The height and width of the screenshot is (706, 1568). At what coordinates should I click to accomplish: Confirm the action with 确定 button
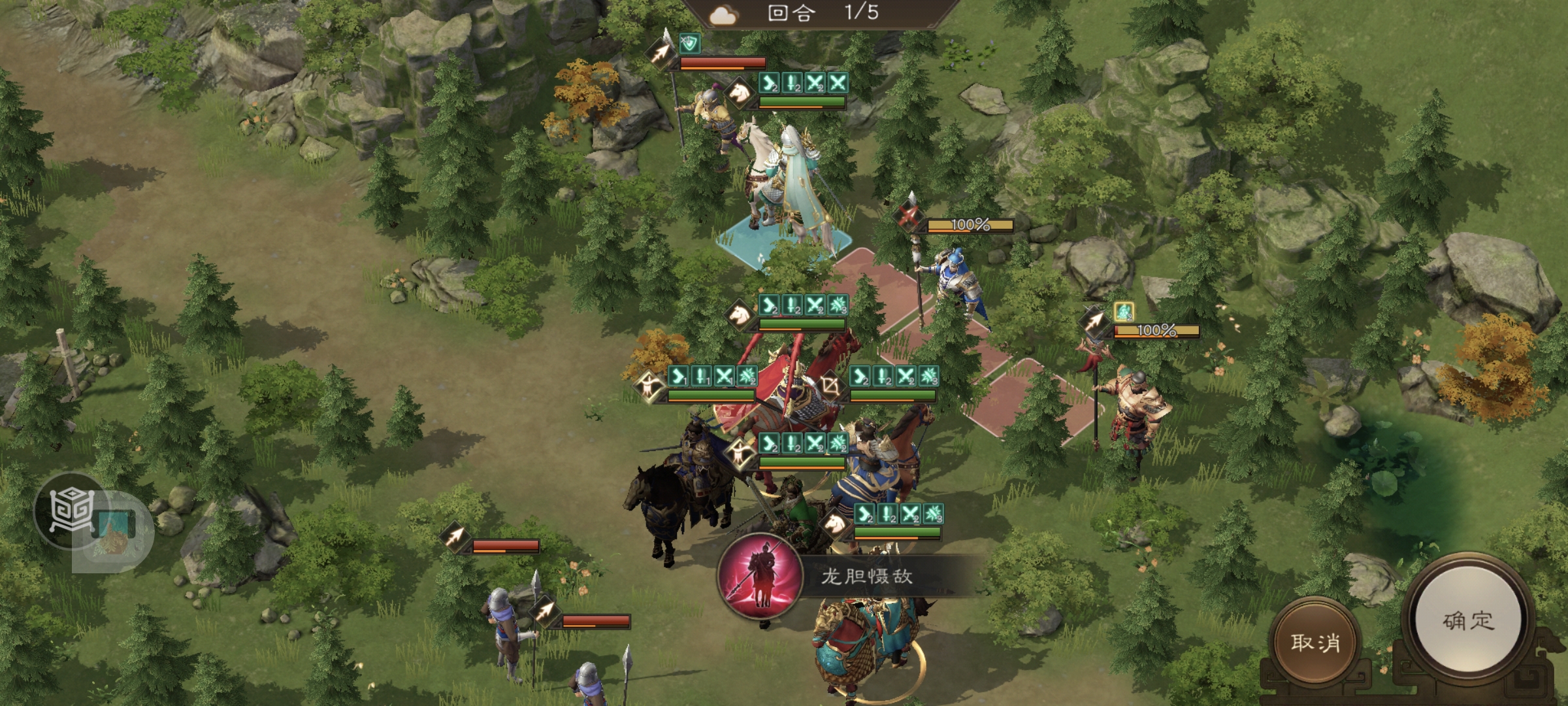(1467, 620)
